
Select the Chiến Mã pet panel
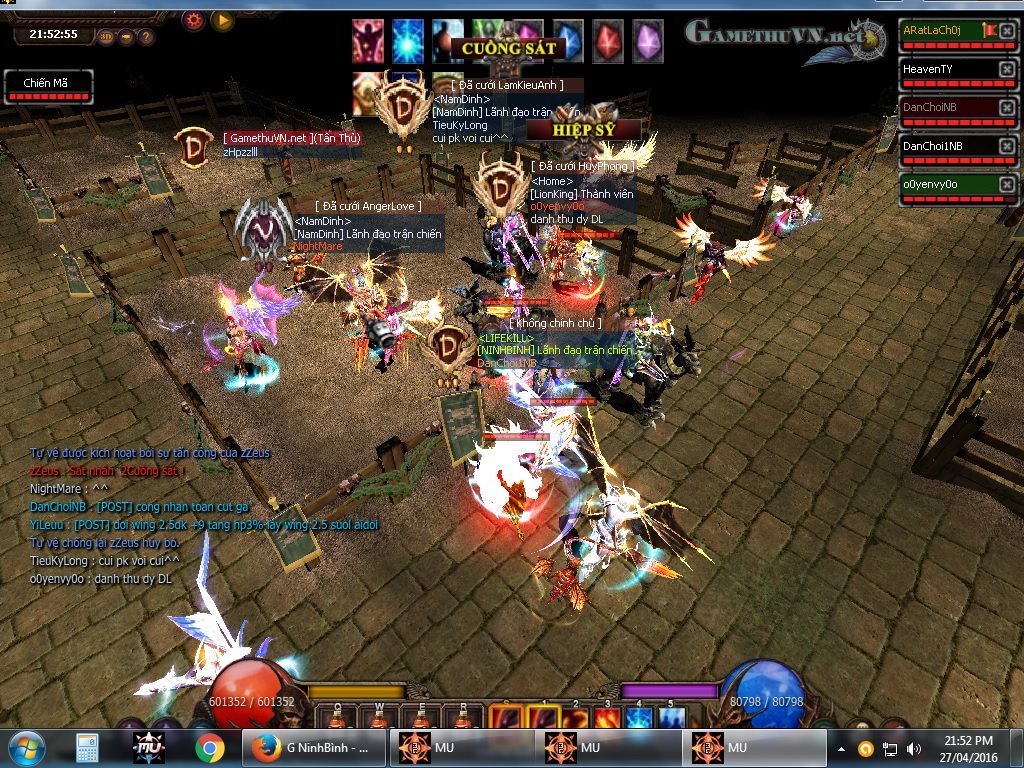(x=48, y=86)
